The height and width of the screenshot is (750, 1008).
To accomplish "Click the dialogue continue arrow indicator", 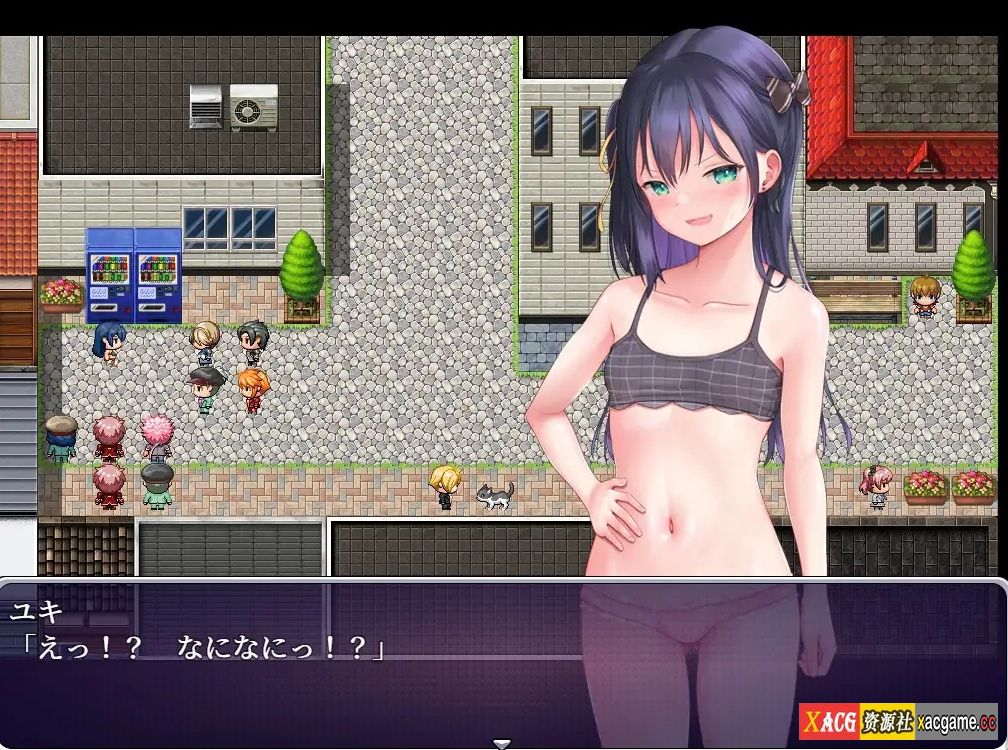I will 503,743.
